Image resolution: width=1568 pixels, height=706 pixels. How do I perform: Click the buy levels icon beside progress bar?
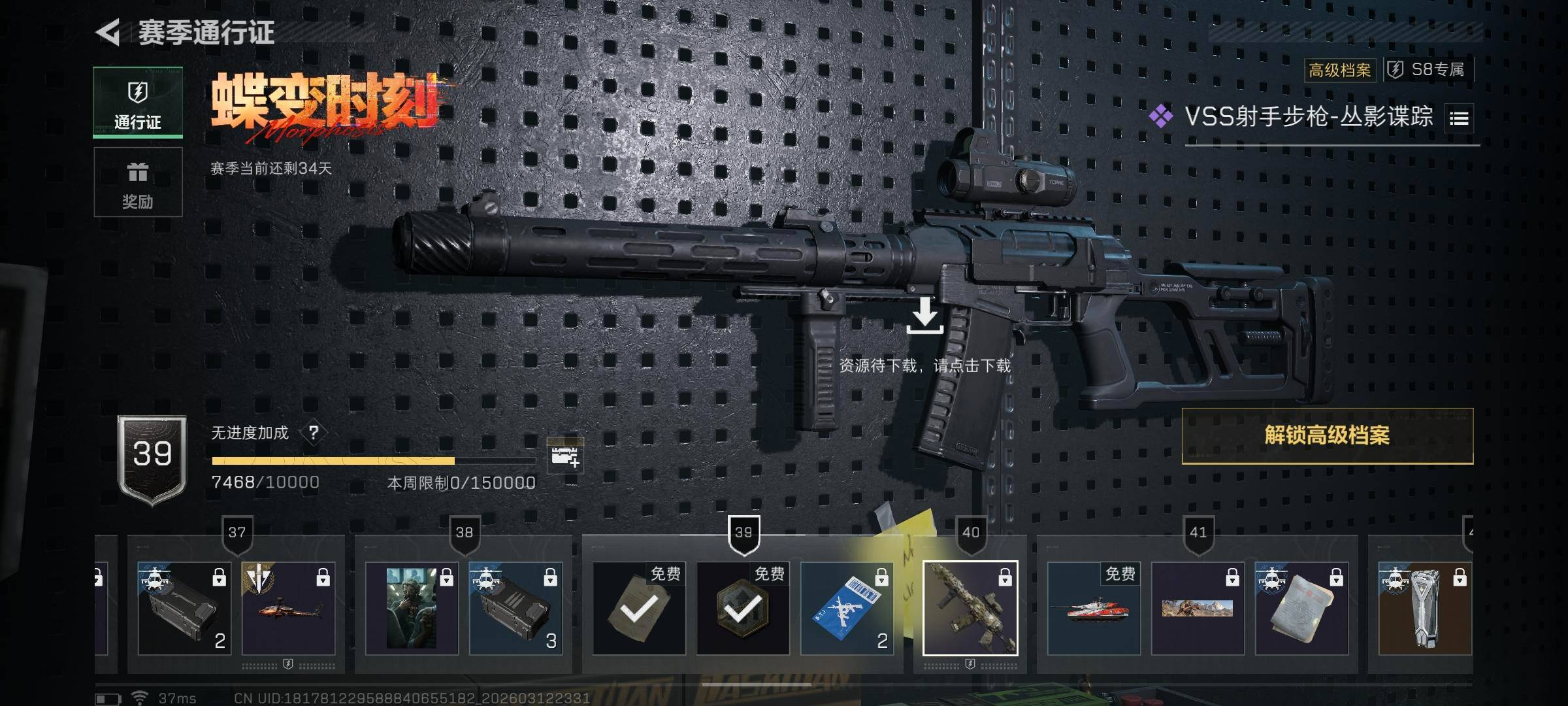pyautogui.click(x=564, y=456)
